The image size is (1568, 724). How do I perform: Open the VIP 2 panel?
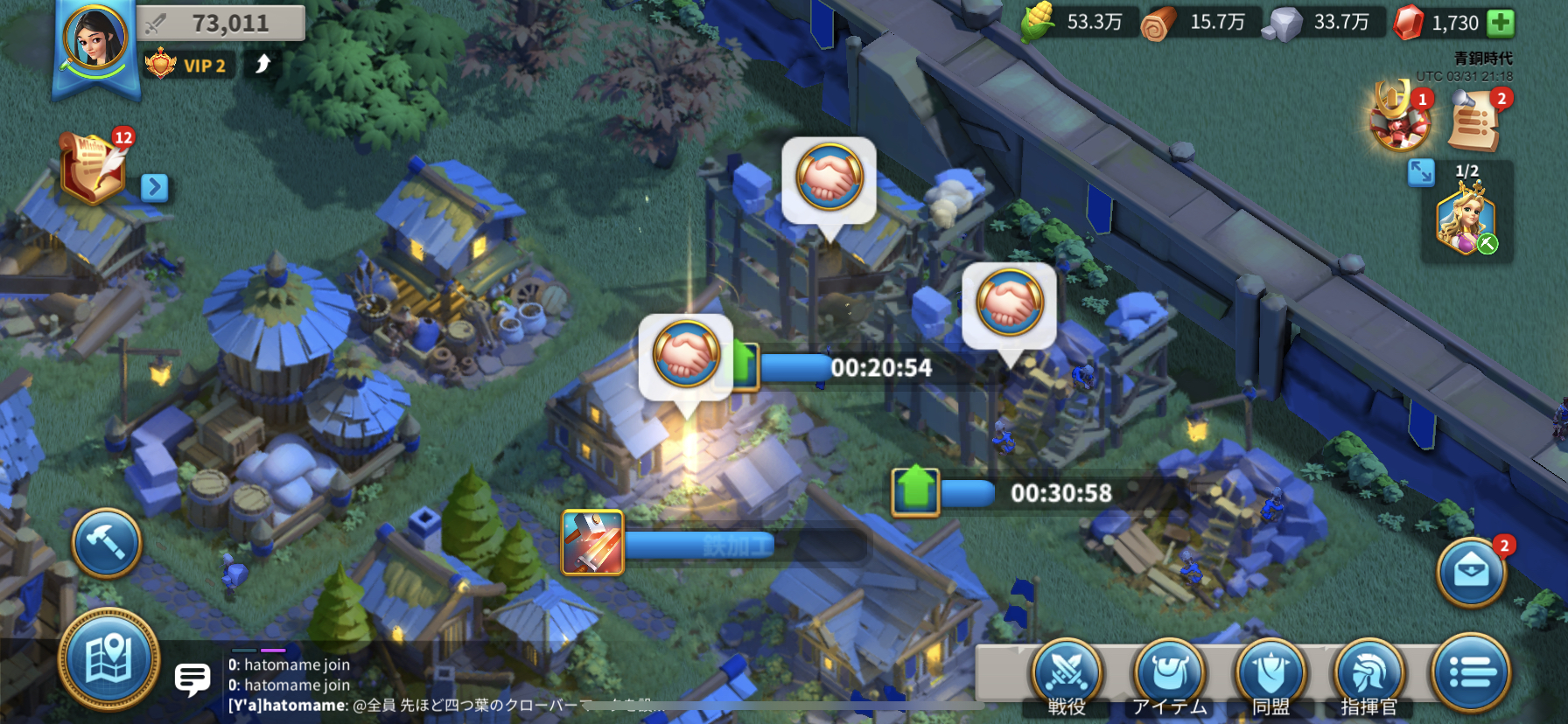point(188,65)
